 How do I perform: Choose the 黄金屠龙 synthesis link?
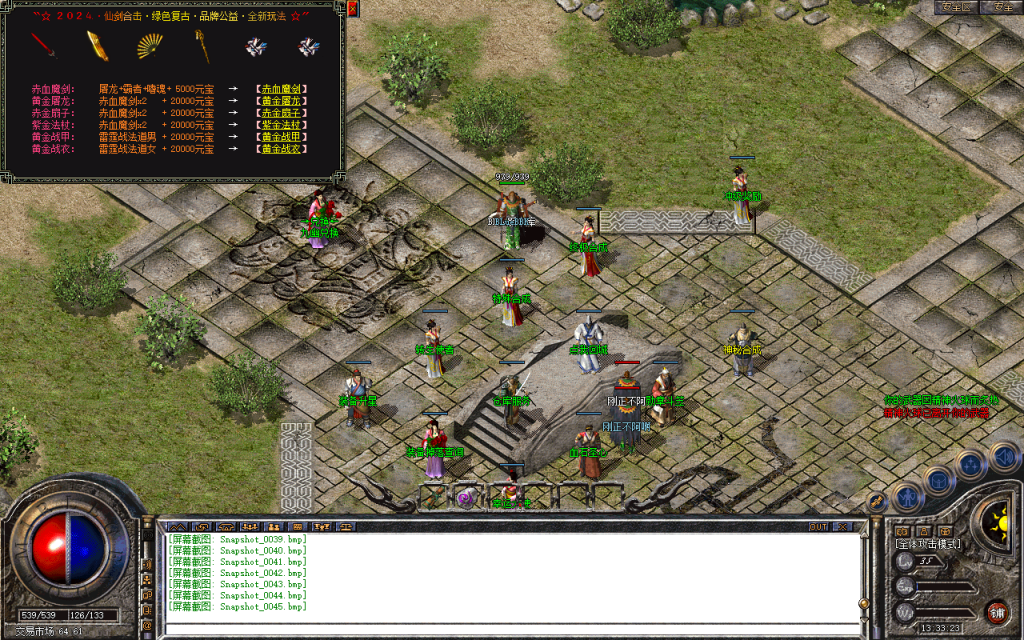coord(281,101)
